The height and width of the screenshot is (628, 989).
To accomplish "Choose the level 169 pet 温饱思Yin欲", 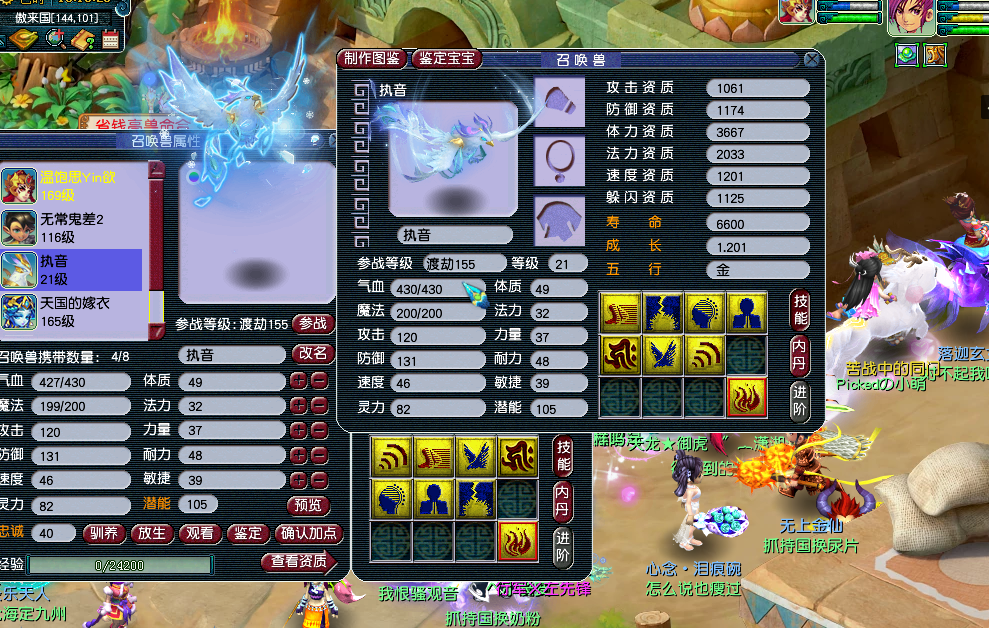I will click(72, 184).
